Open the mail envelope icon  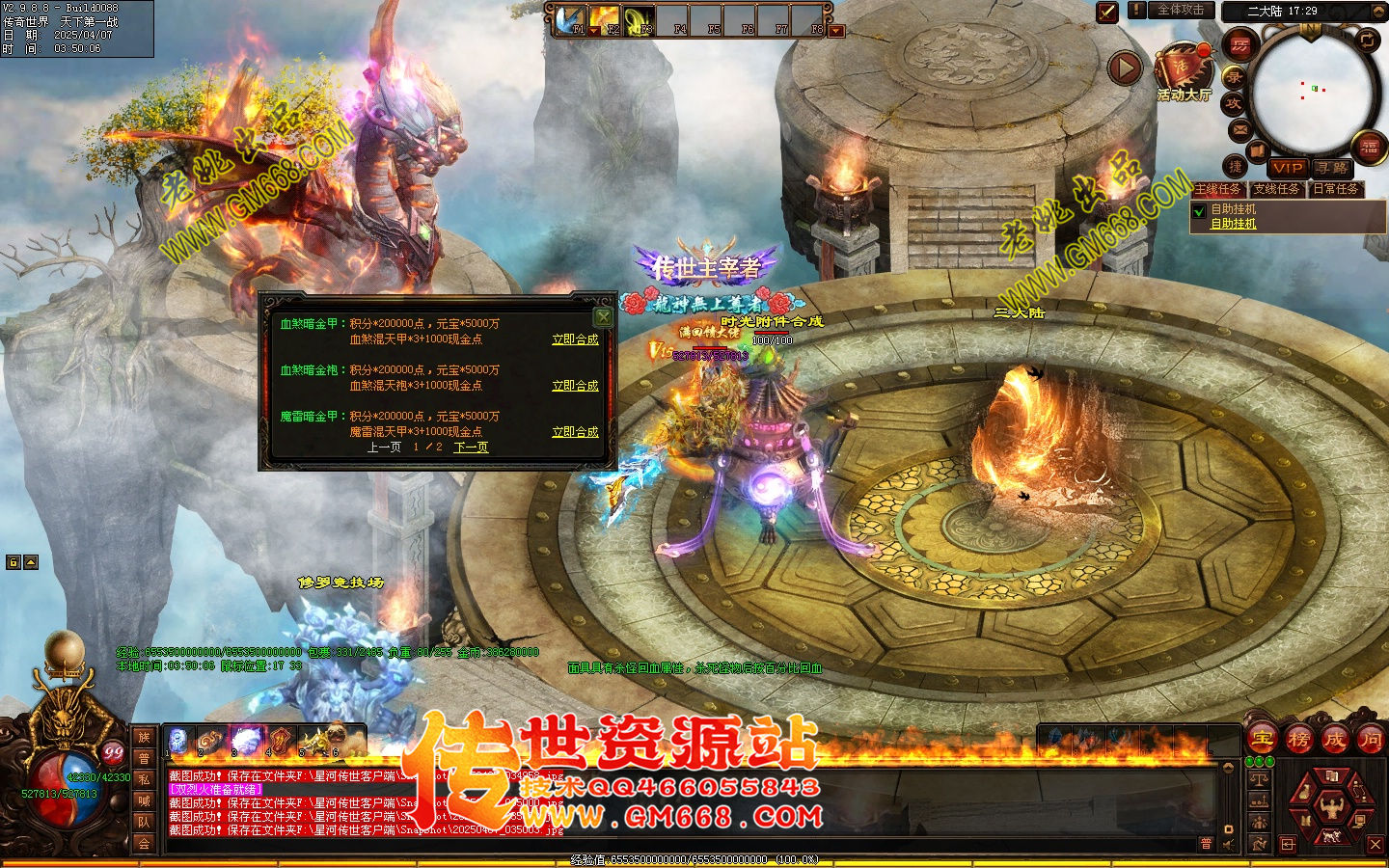click(x=1239, y=129)
